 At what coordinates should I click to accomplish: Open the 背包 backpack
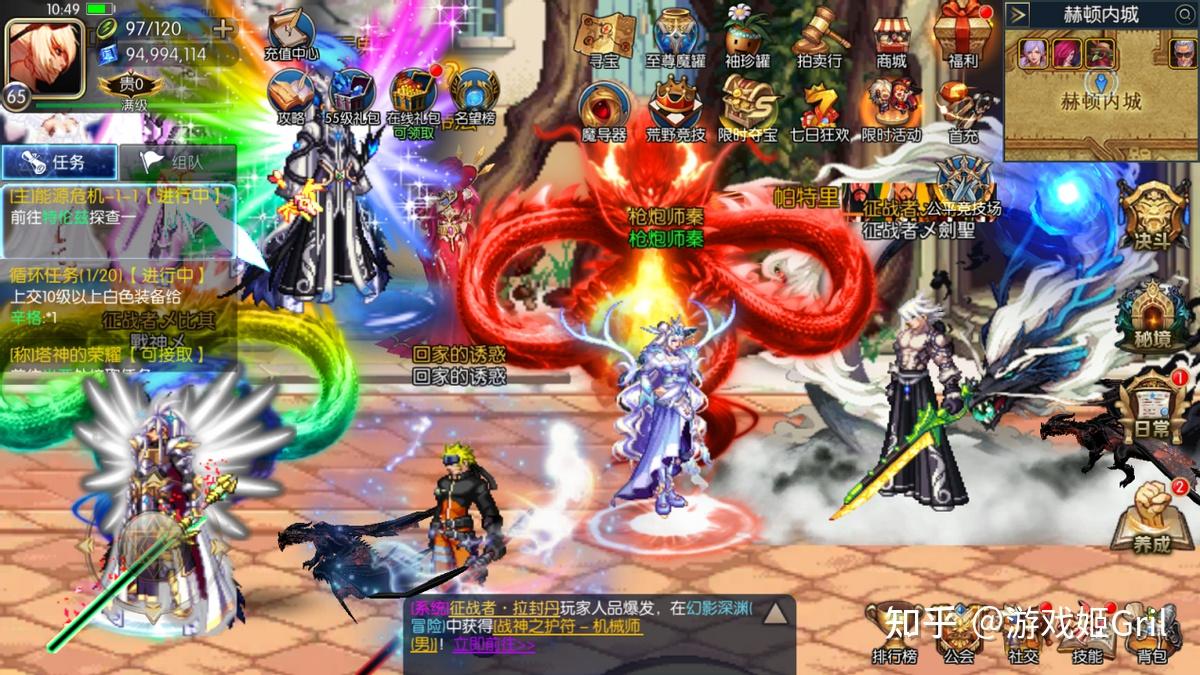tap(1151, 635)
